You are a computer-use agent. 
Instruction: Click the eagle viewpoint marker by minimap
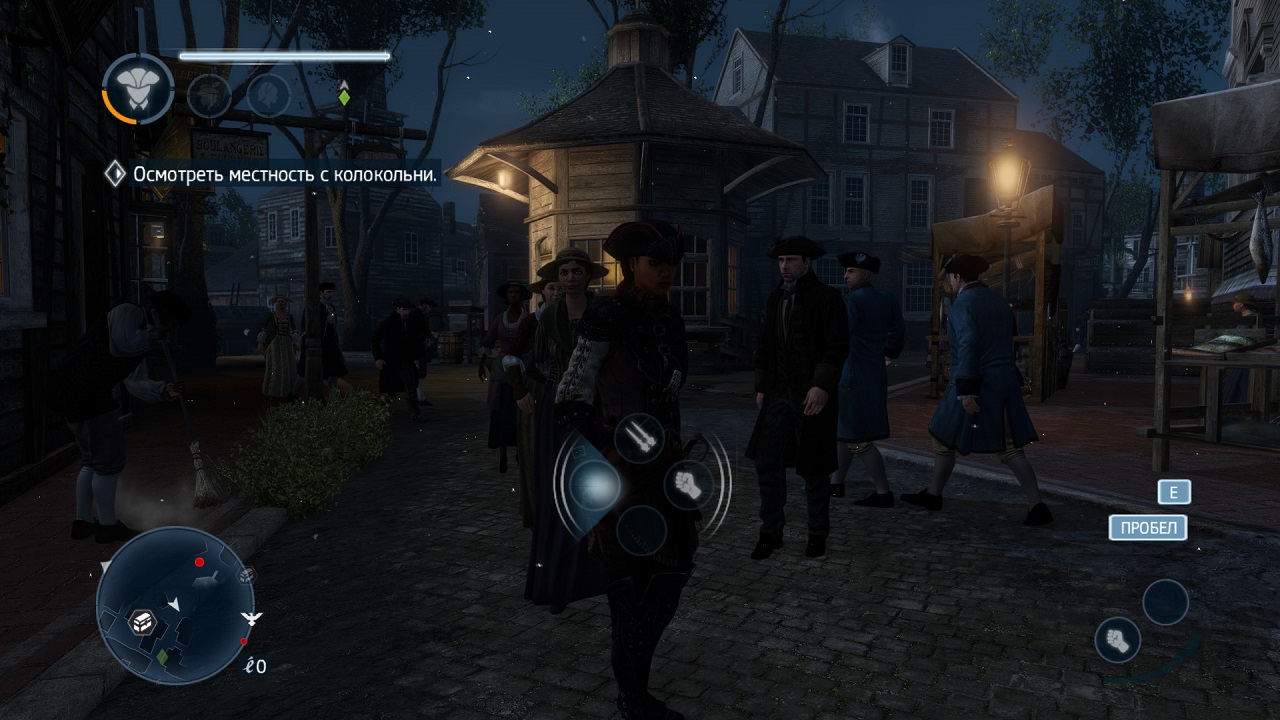[251, 618]
